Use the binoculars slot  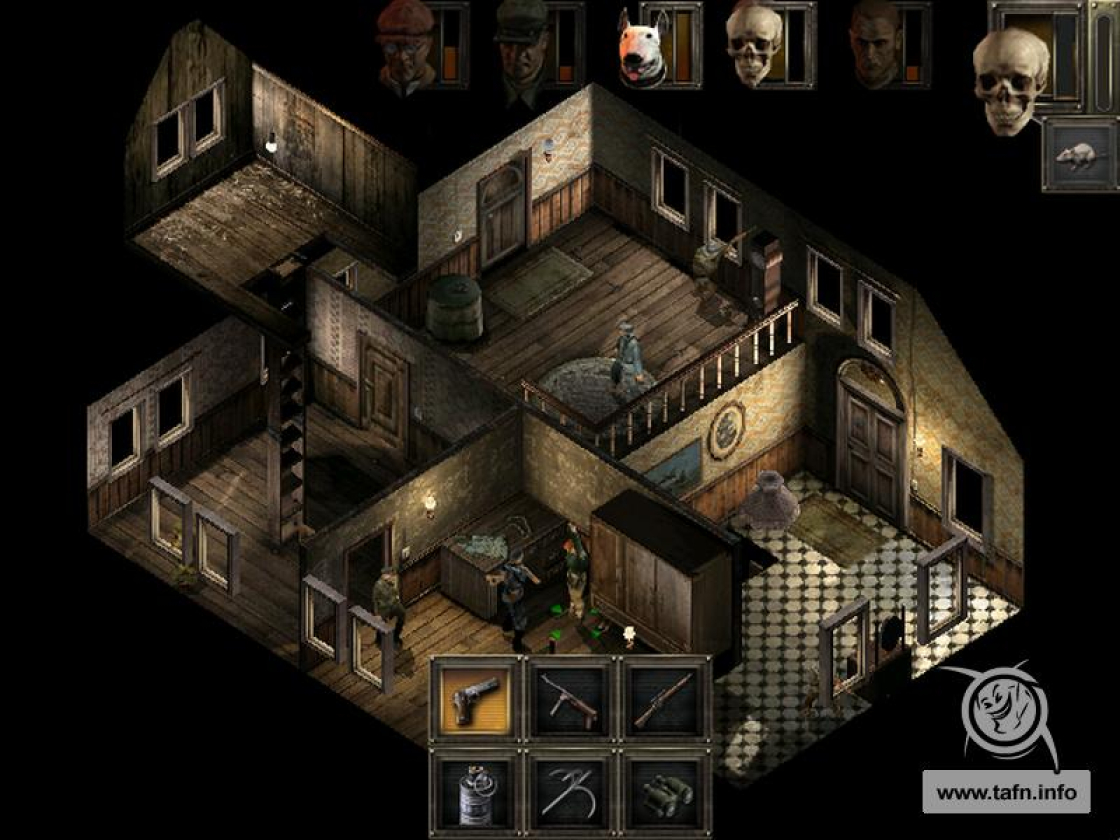(664, 792)
